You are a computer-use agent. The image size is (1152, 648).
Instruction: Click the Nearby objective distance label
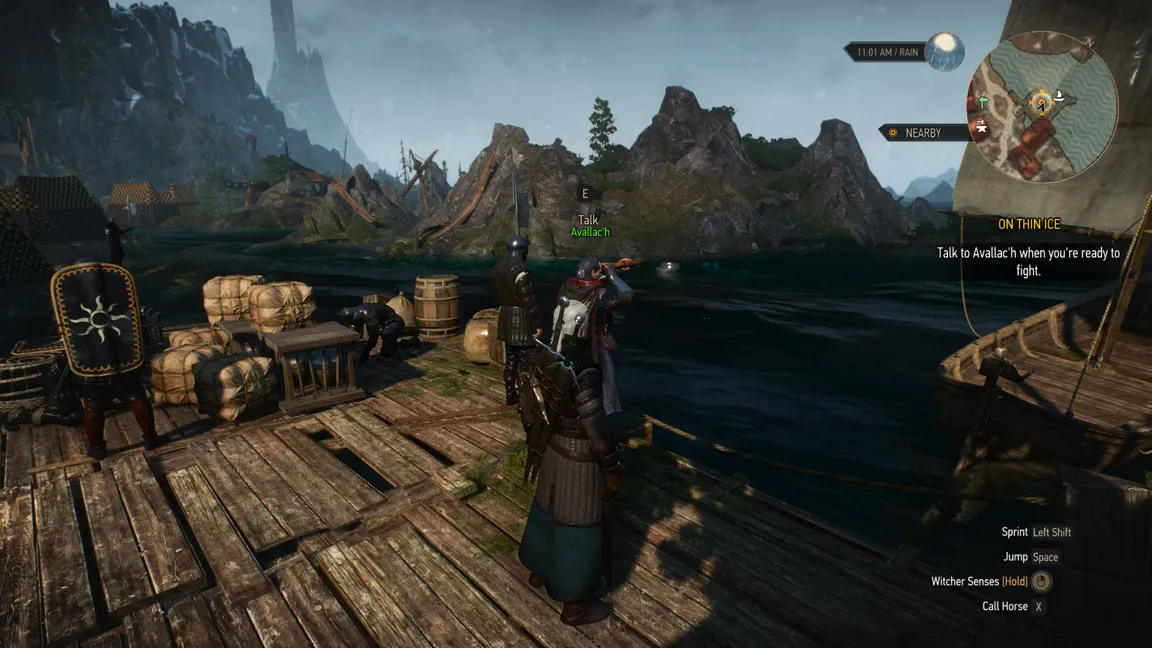point(923,133)
